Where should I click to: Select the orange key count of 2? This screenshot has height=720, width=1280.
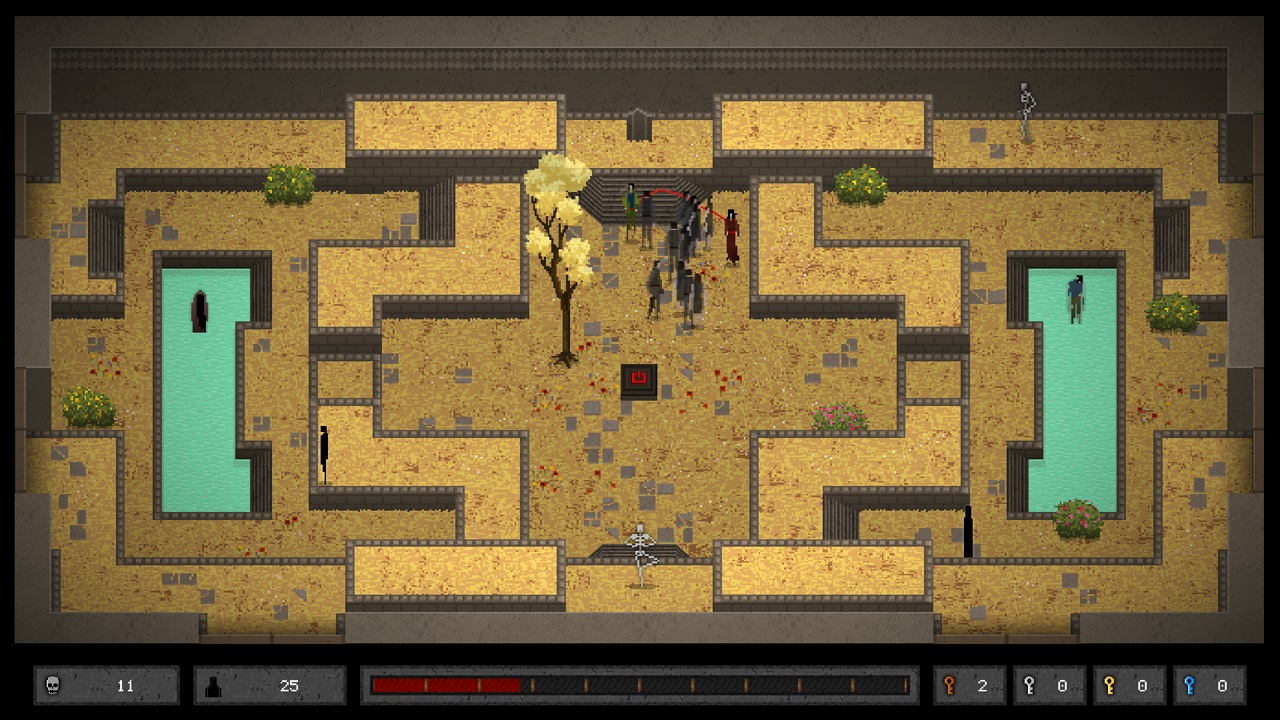tap(981, 686)
